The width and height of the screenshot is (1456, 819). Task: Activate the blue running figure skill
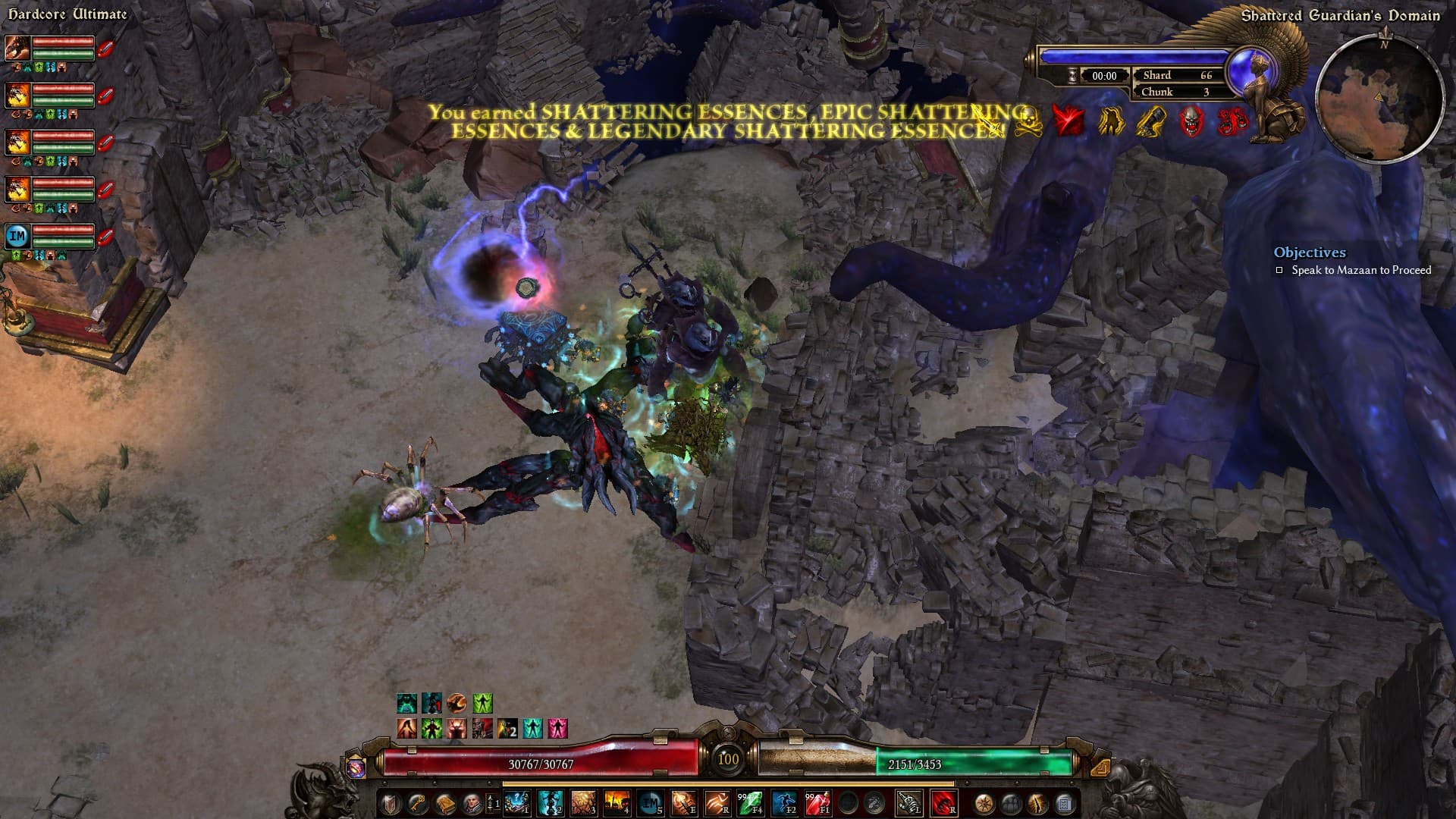pyautogui.click(x=784, y=803)
